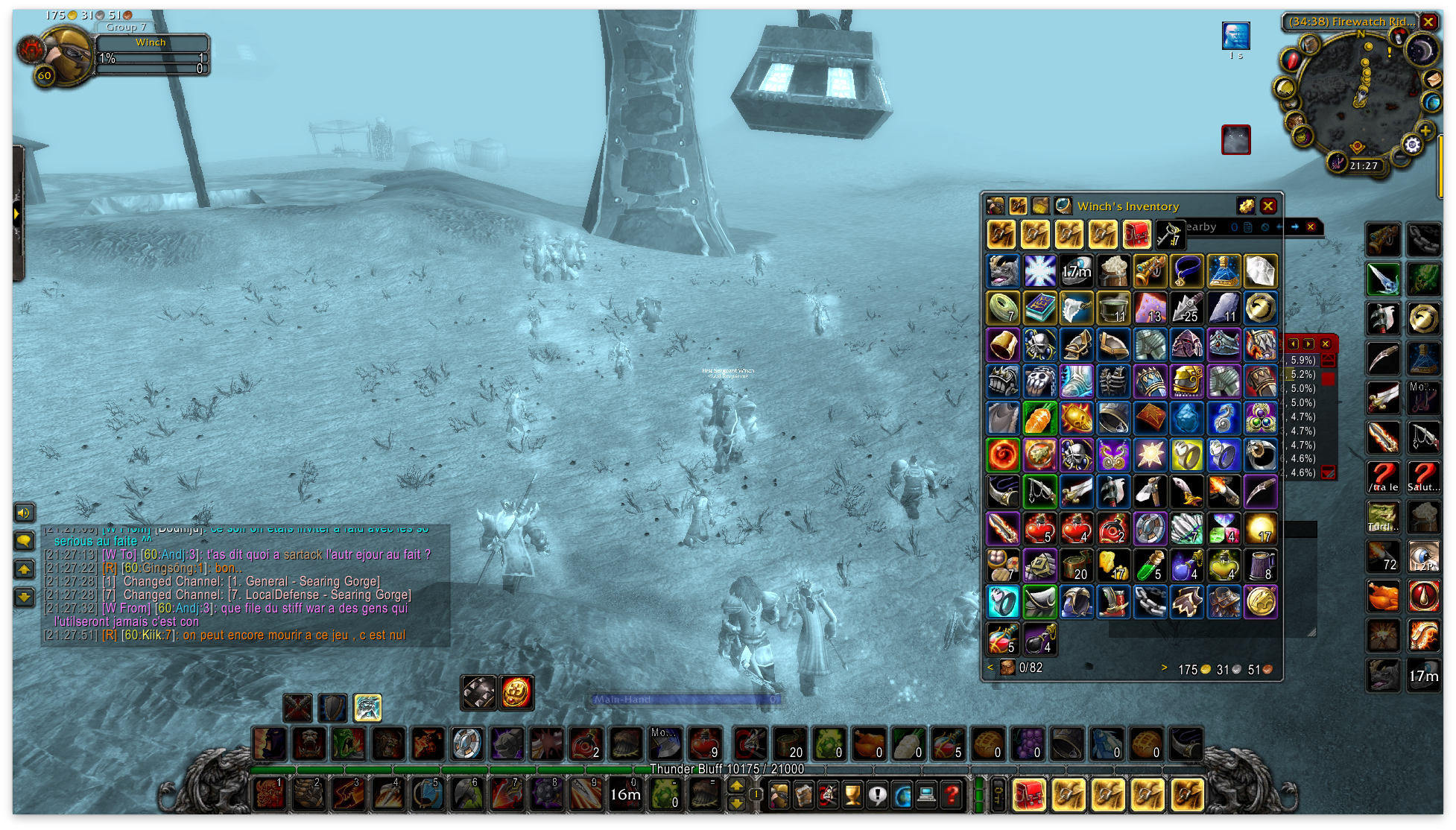Choose the cheese stack of seventeen
The width and height of the screenshot is (1456, 830).
tap(1113, 566)
